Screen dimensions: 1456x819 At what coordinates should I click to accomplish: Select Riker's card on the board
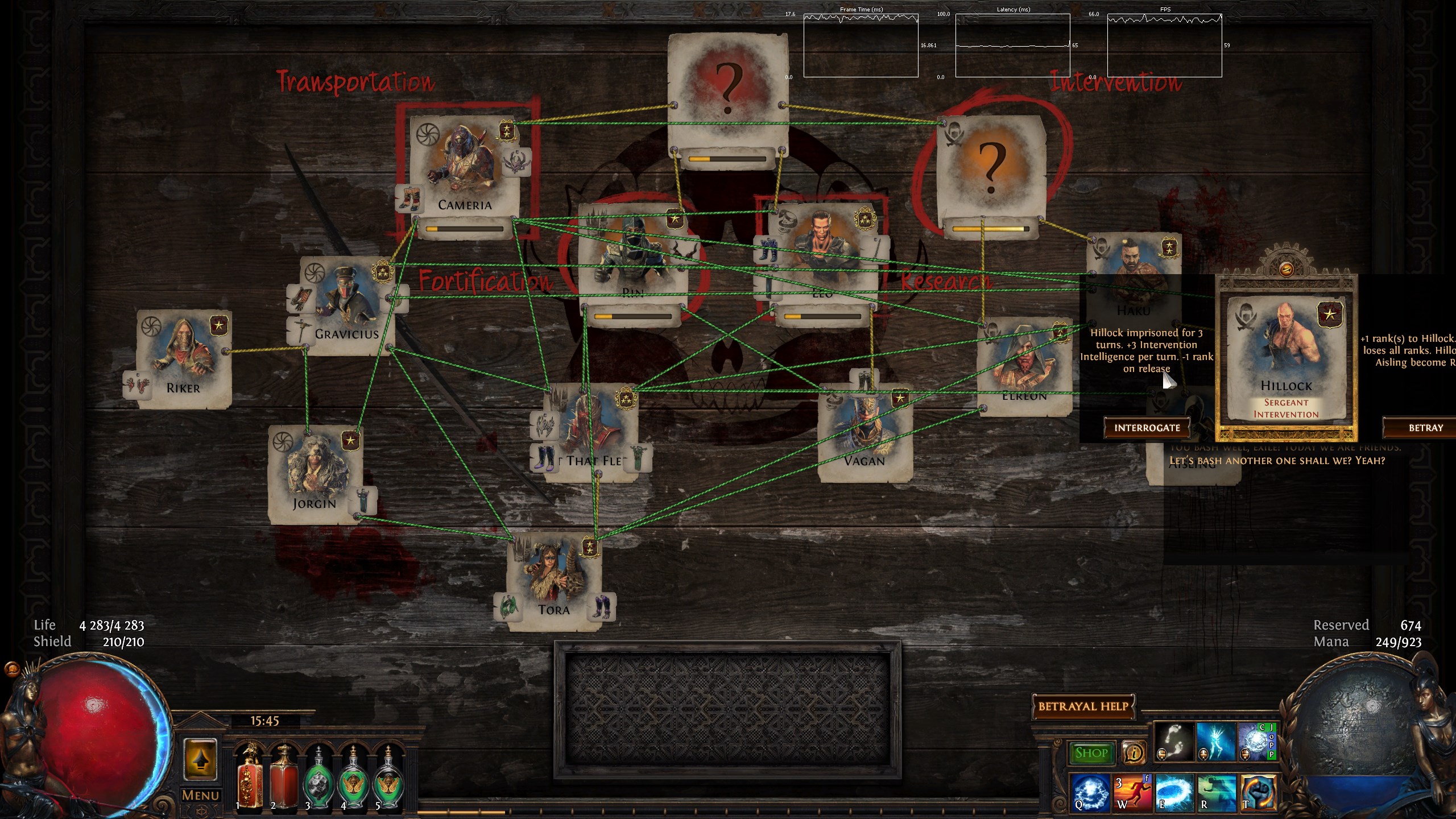coord(183,358)
